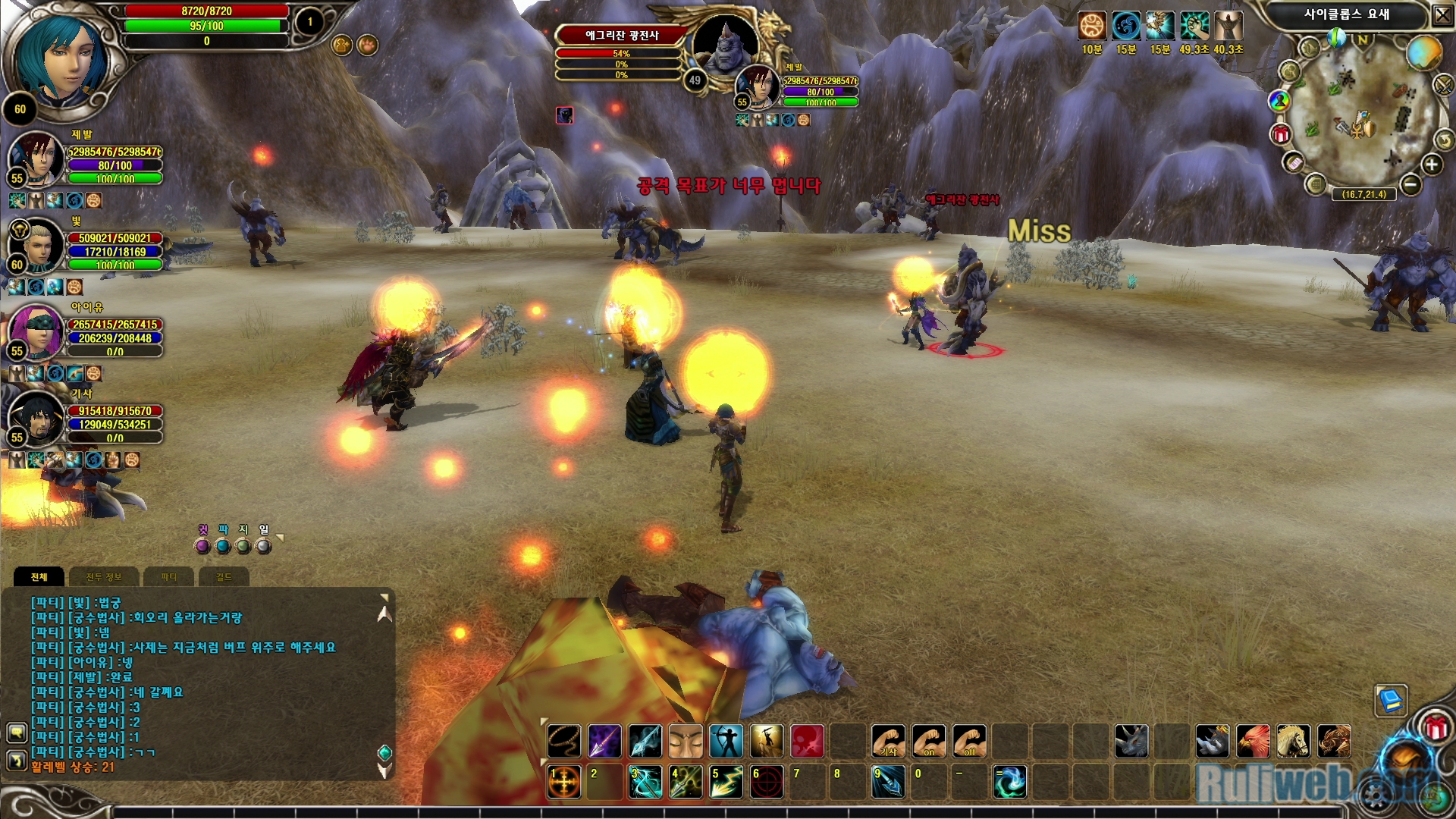The height and width of the screenshot is (819, 1456).
Task: Activate the archer silhouette skill
Action: (726, 741)
